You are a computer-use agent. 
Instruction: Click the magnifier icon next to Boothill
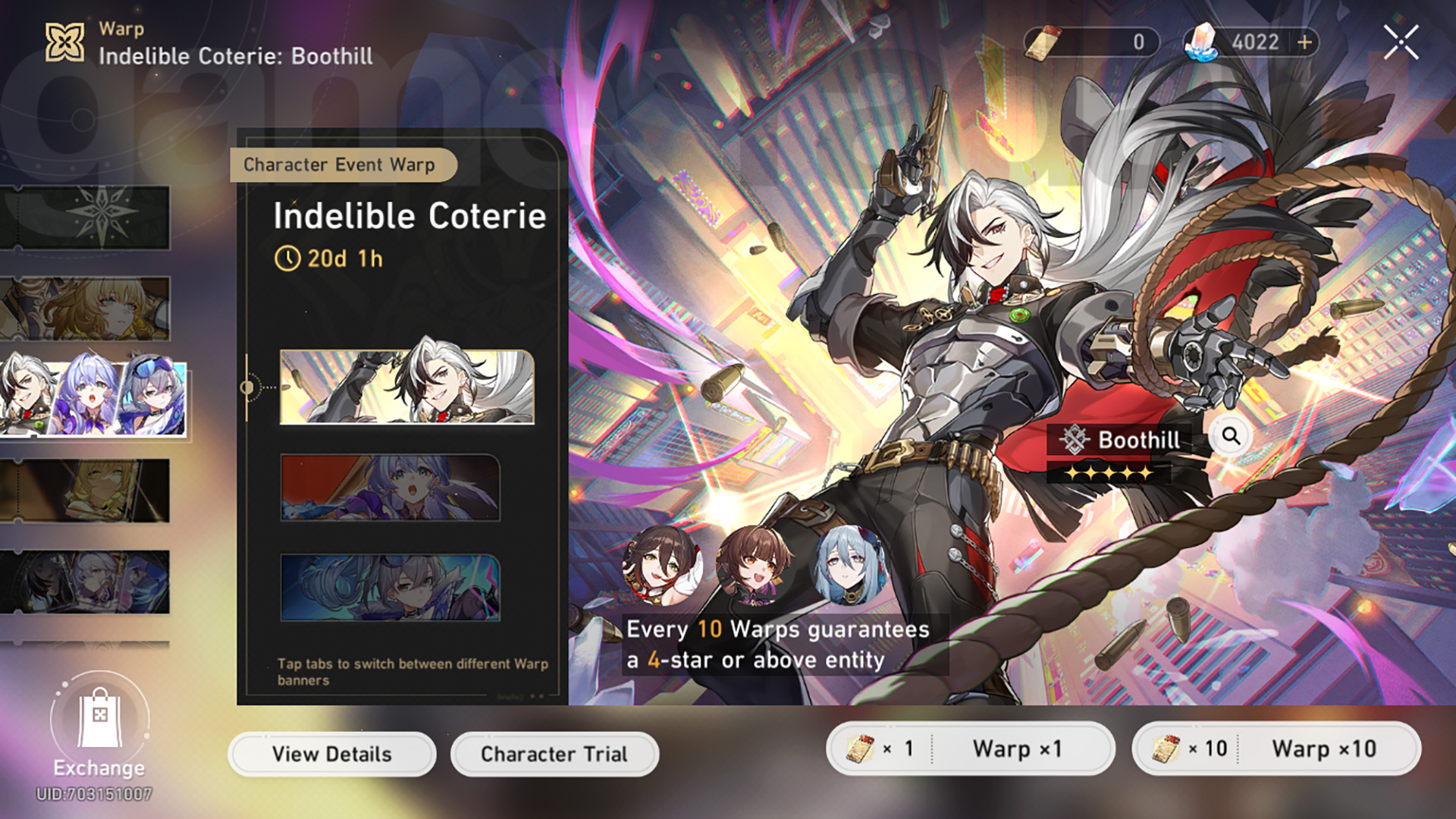tap(1232, 435)
